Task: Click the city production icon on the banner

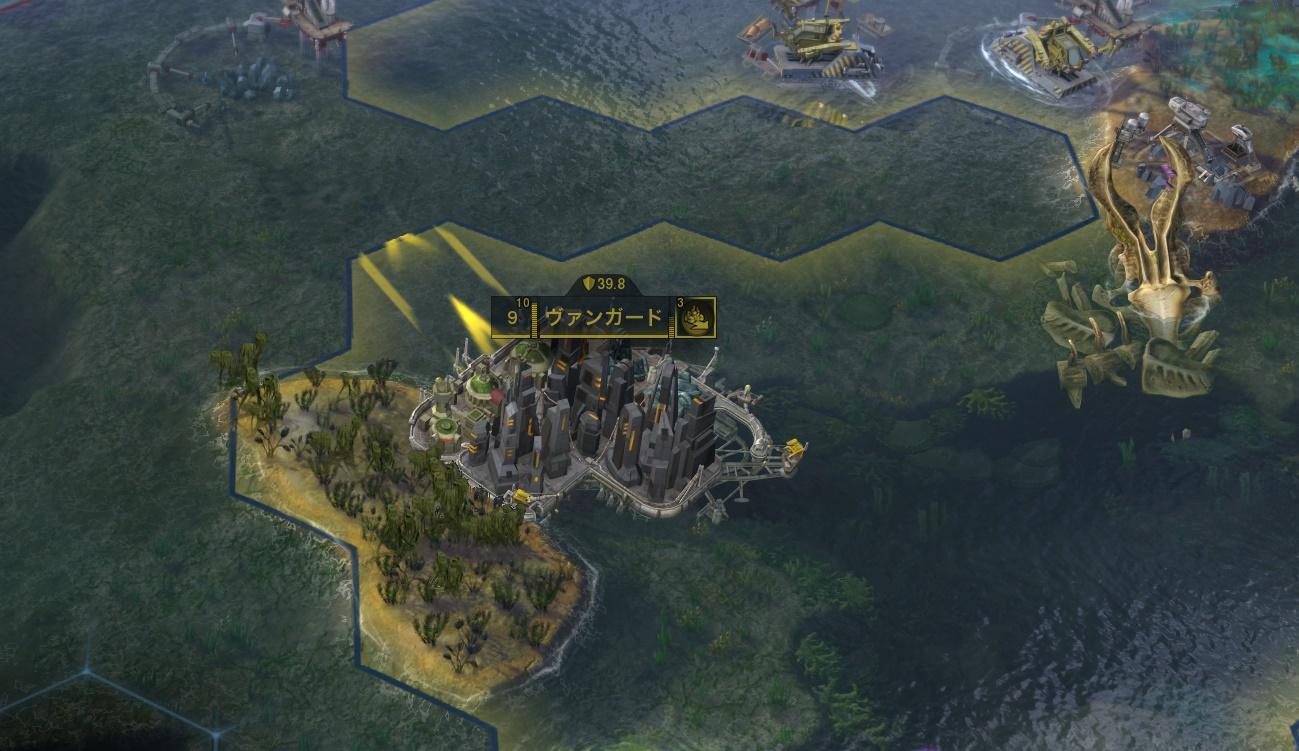Action: (x=696, y=318)
